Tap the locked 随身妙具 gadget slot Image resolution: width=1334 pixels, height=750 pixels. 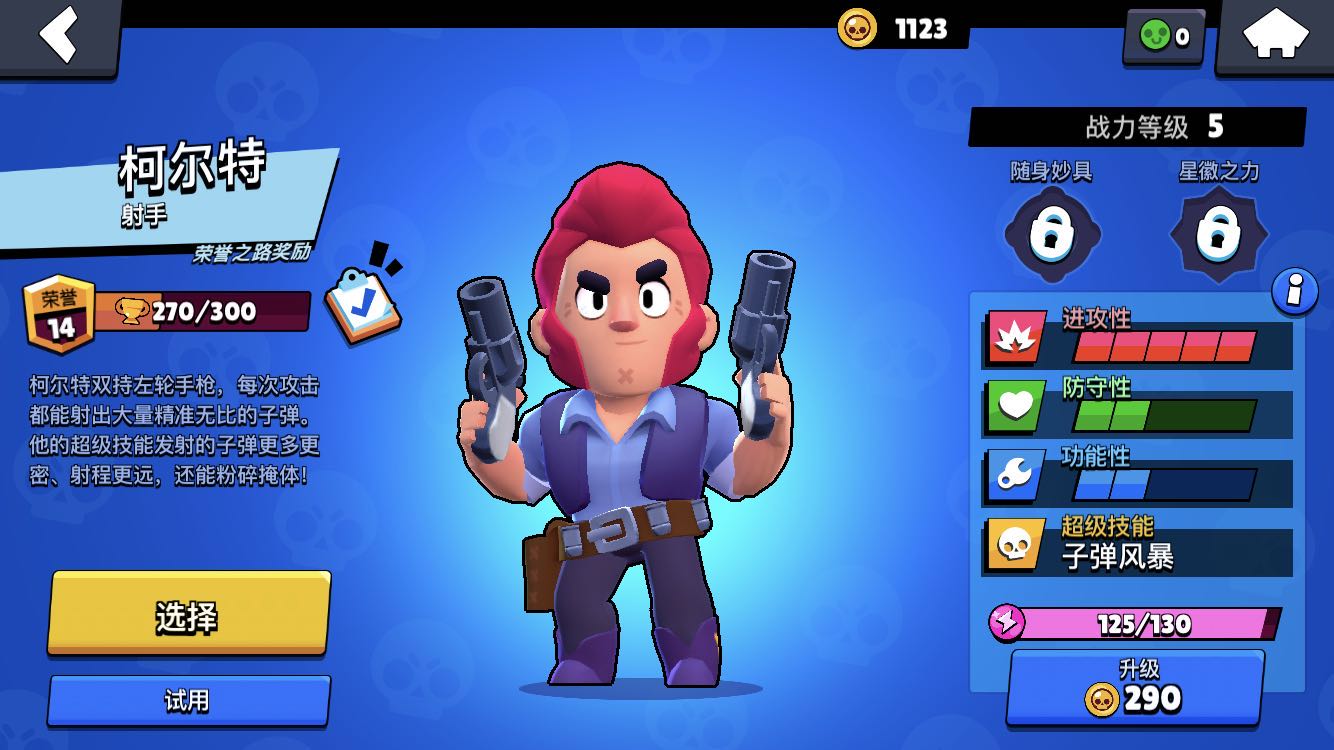click(x=1051, y=234)
